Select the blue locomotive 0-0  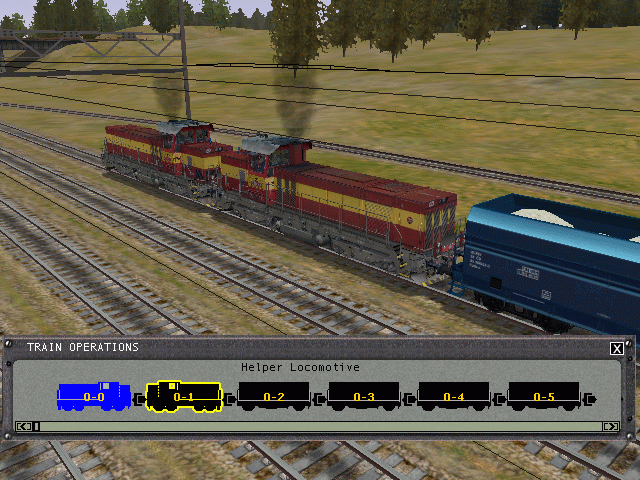(93, 397)
